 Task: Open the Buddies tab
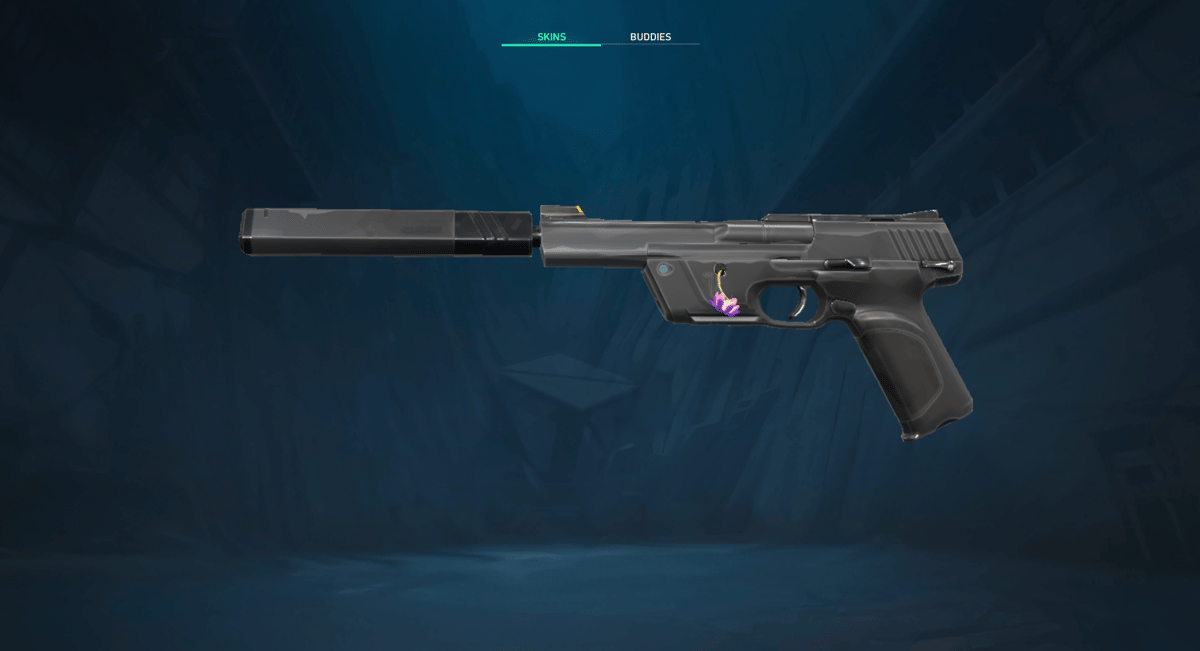tap(650, 37)
